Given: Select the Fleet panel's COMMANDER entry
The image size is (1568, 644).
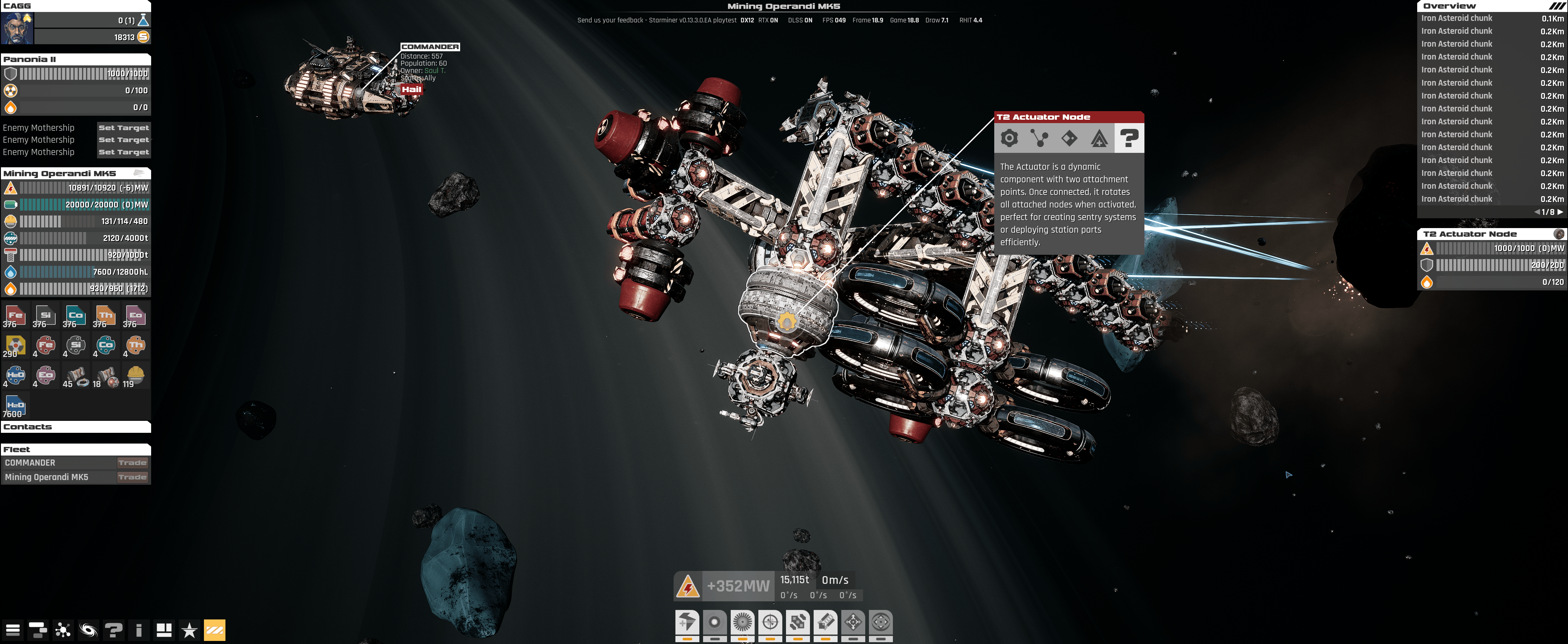Looking at the screenshot, I should [x=30, y=463].
